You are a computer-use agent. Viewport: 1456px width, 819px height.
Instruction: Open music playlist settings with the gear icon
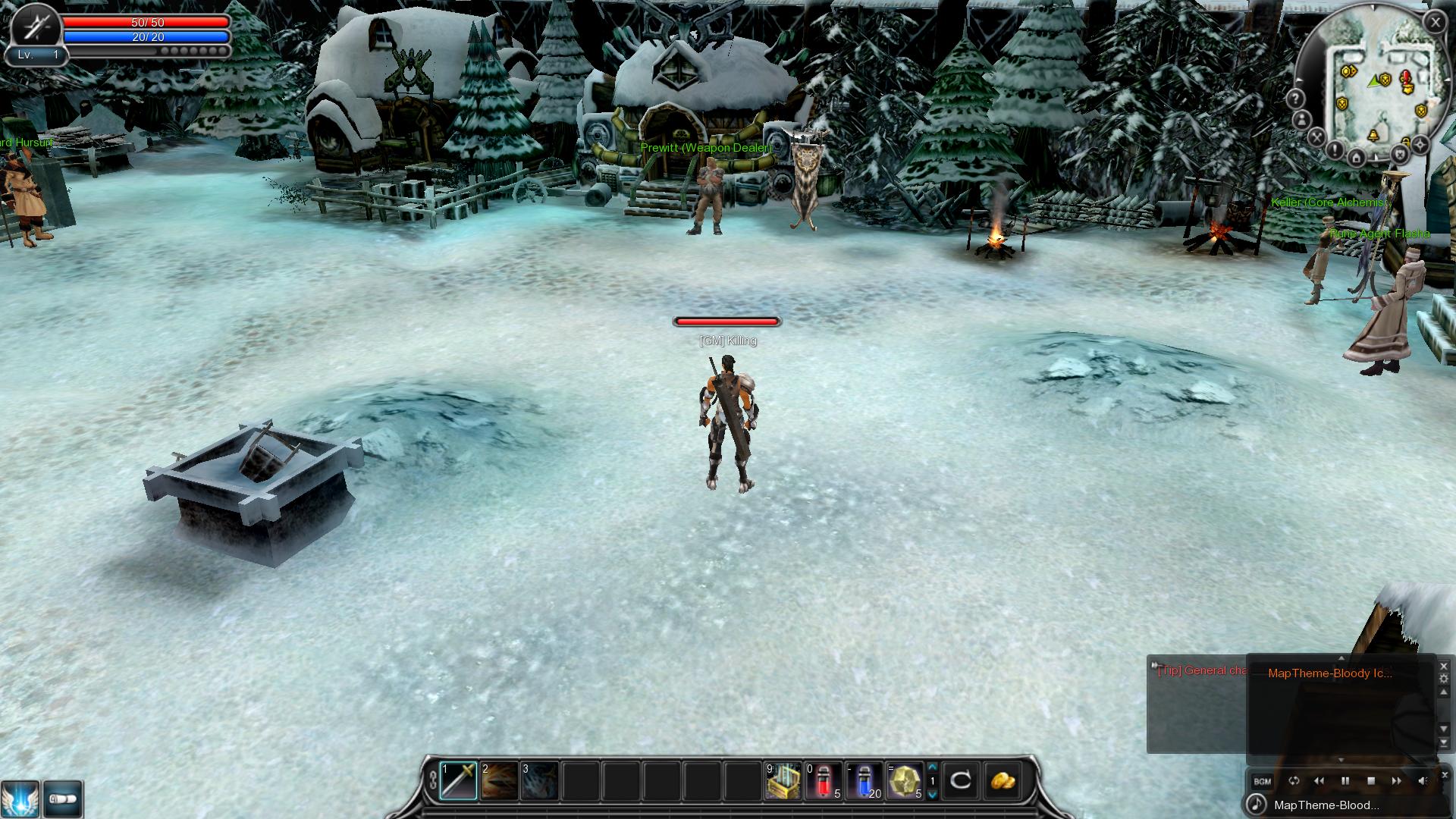[x=1444, y=679]
